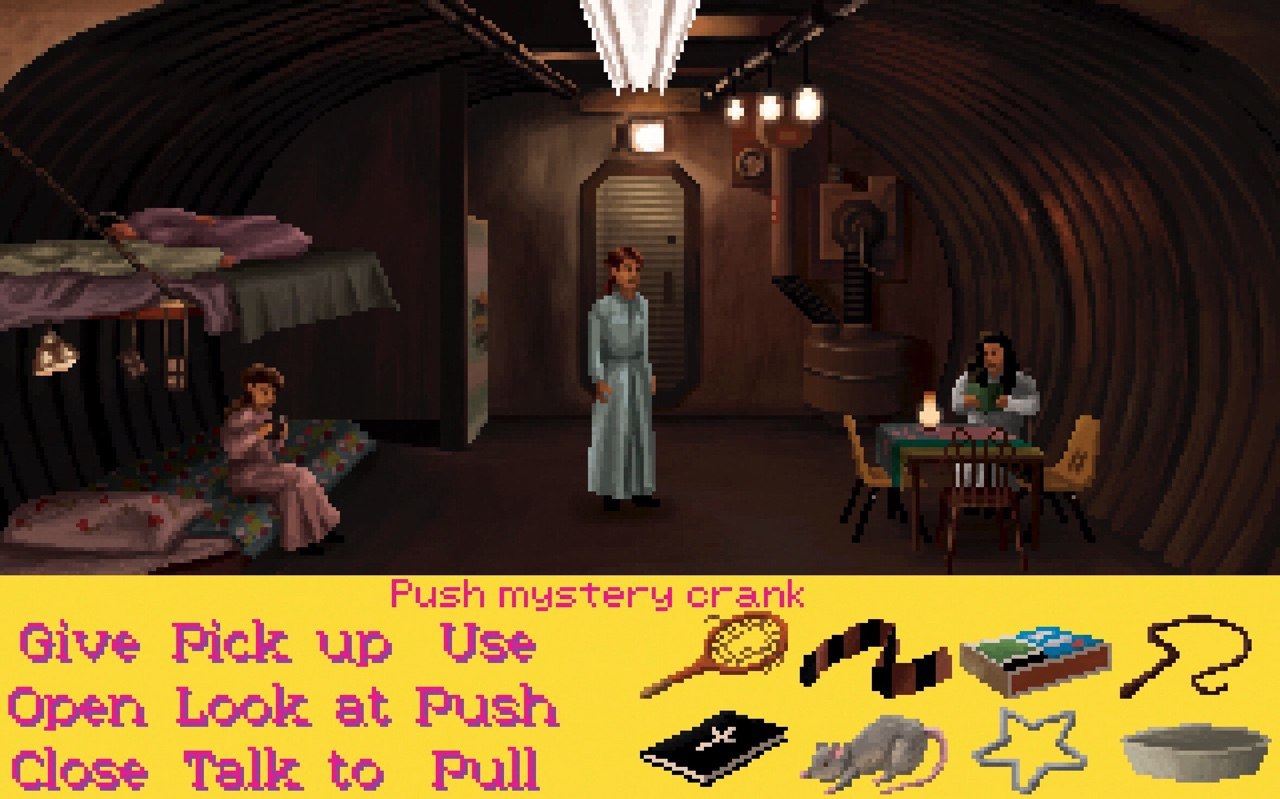Click the Push verb
1280x799 pixels.
pyautogui.click(x=488, y=708)
